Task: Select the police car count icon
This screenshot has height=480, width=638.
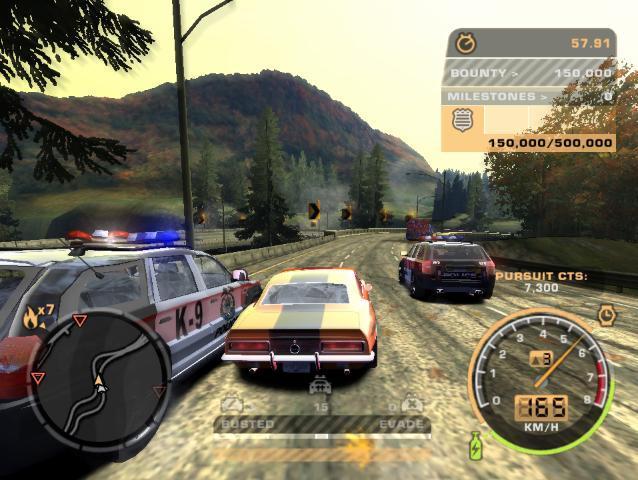Action: click(x=320, y=386)
